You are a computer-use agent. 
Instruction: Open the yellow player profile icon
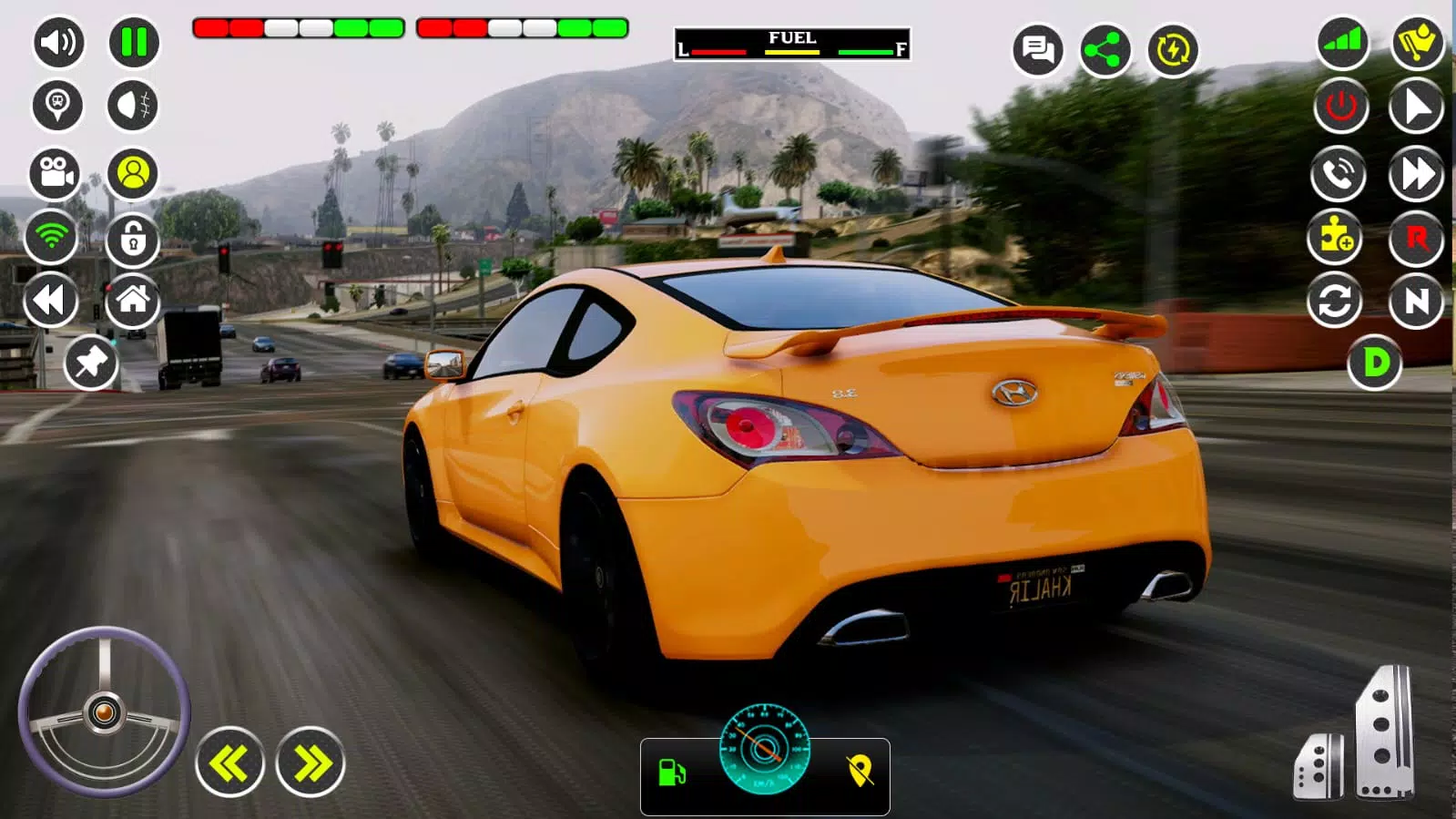click(x=133, y=173)
